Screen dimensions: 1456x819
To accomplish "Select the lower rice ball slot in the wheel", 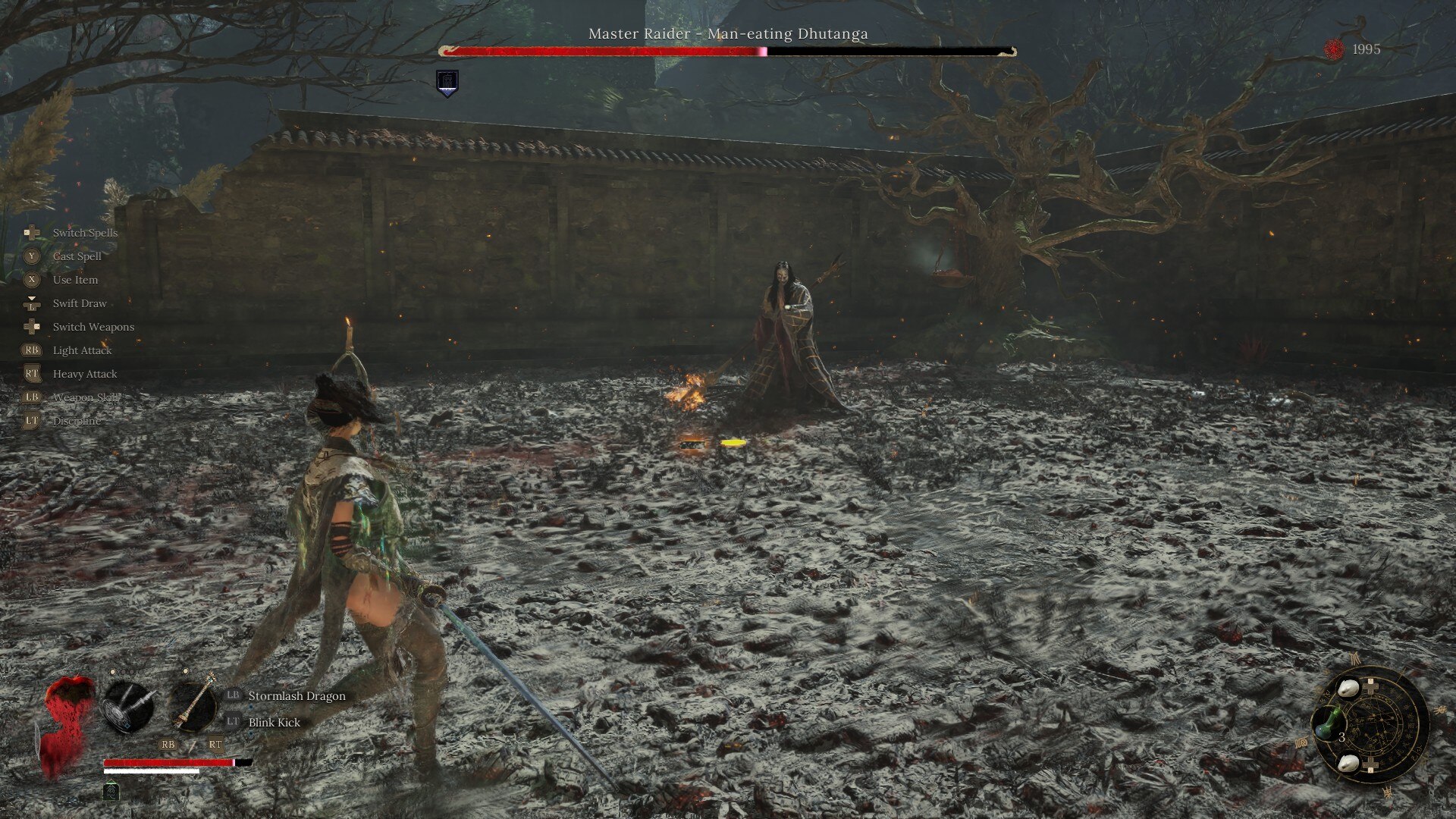I will (1349, 764).
